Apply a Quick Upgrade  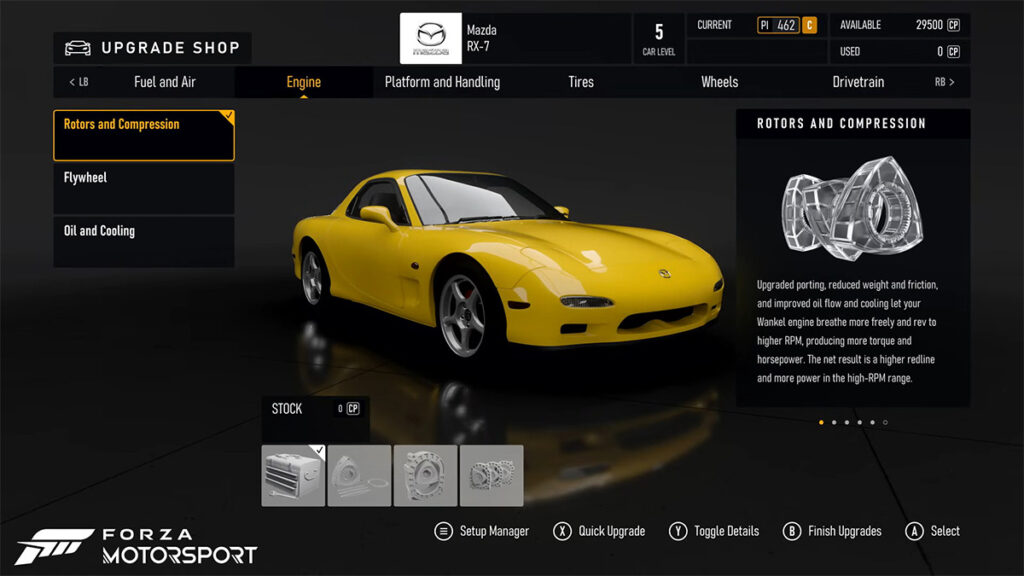599,531
